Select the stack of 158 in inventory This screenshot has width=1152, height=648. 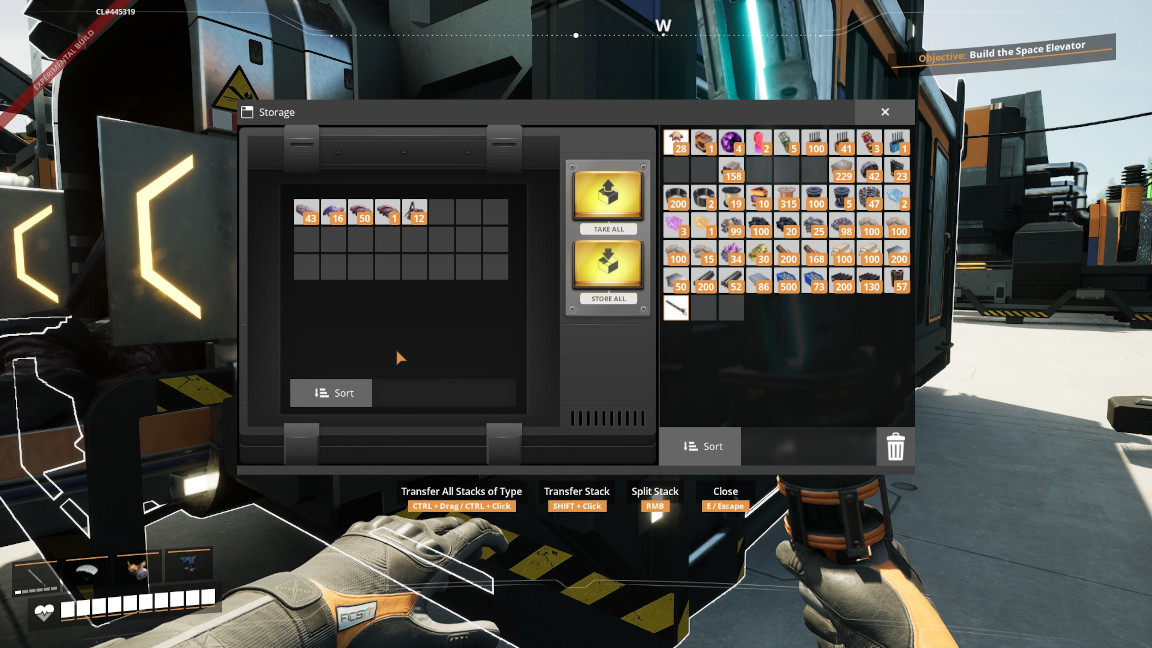732,170
